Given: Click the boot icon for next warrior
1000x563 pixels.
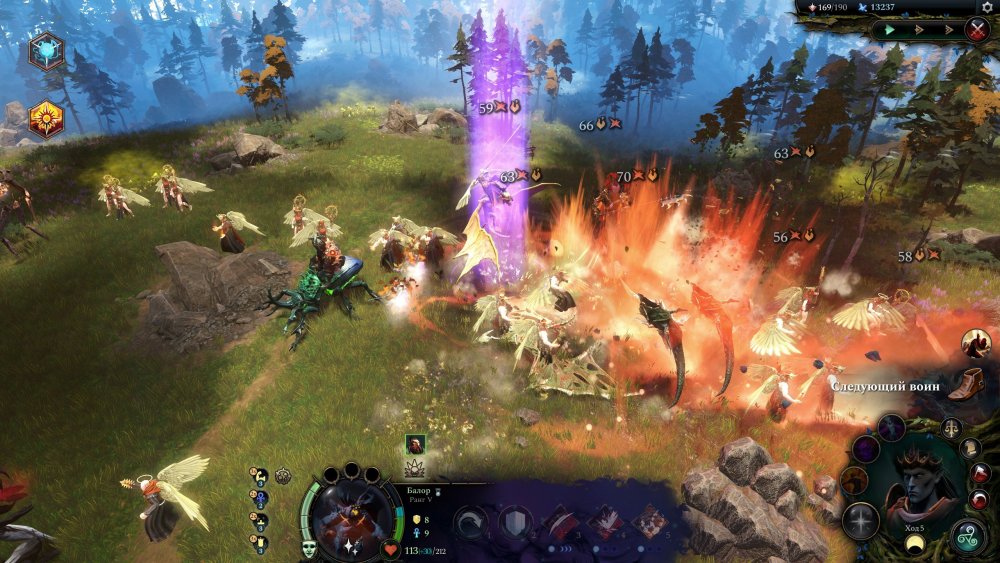Looking at the screenshot, I should coord(965,384).
